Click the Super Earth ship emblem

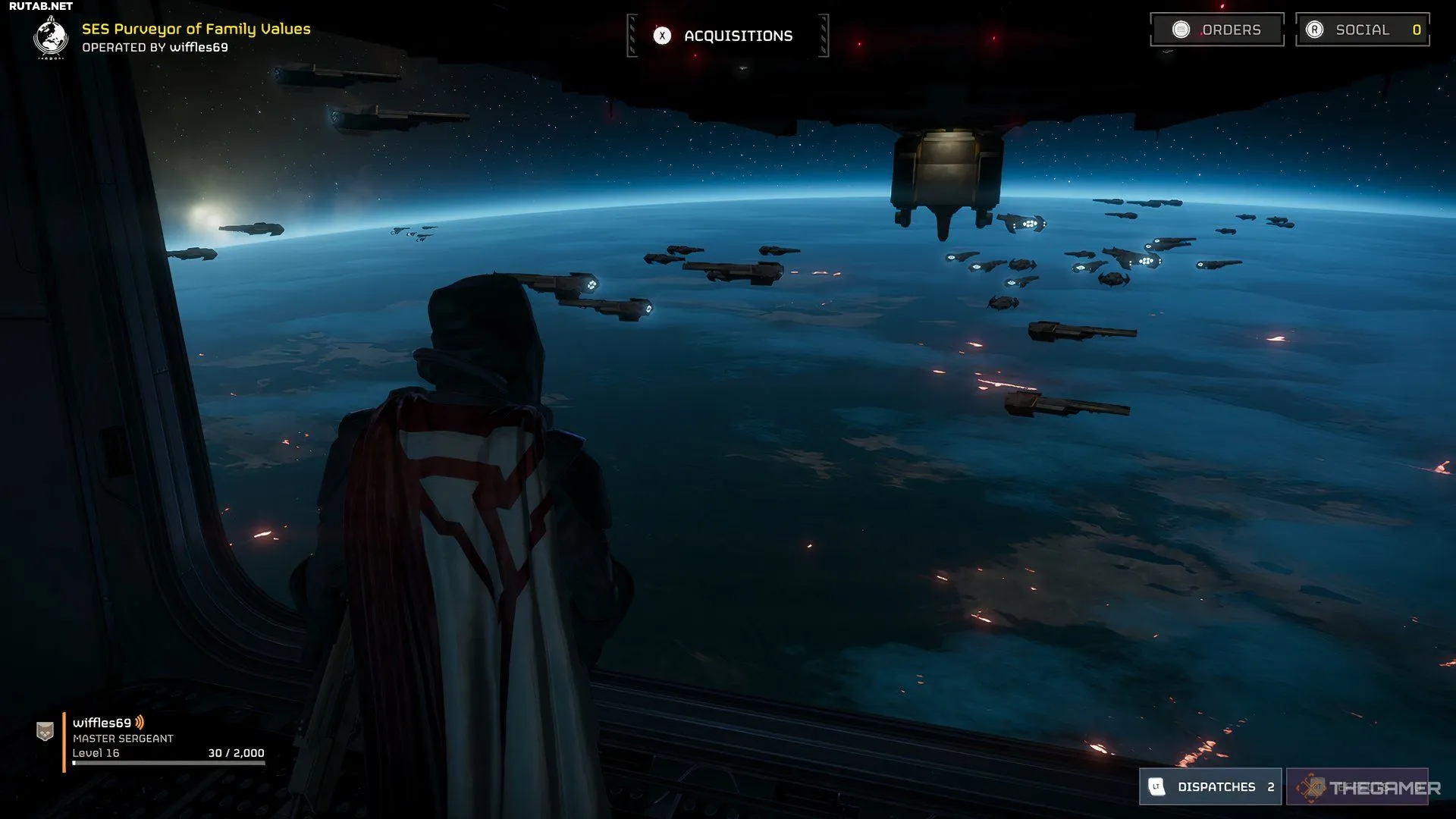pos(51,36)
